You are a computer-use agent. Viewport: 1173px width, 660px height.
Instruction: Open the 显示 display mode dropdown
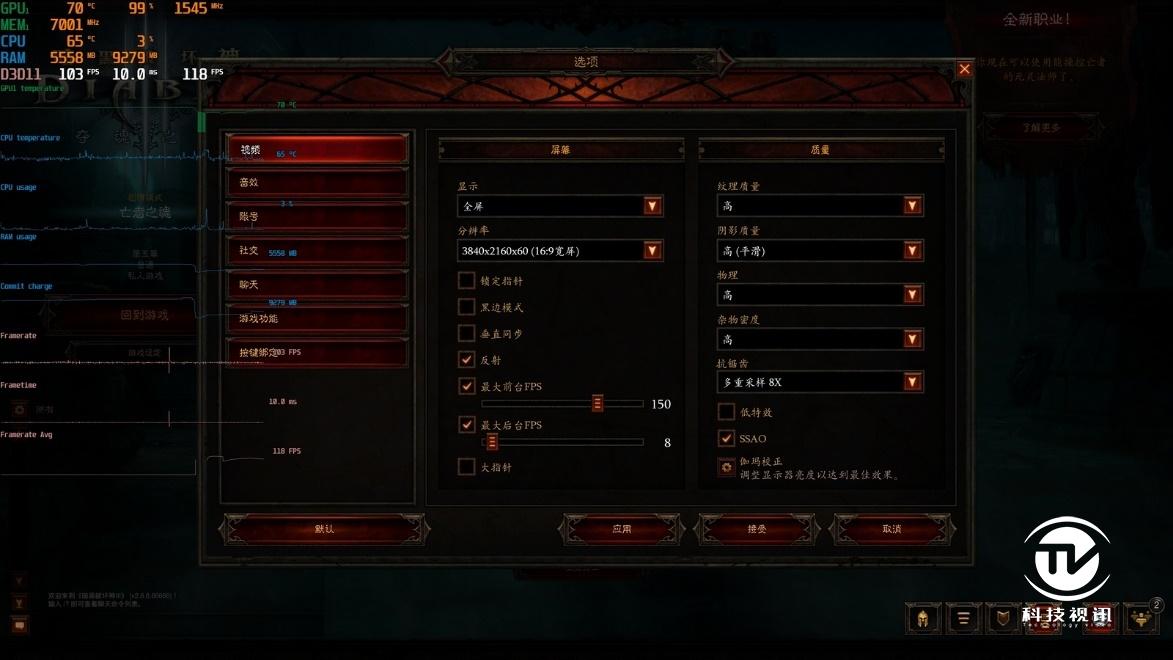click(x=652, y=206)
